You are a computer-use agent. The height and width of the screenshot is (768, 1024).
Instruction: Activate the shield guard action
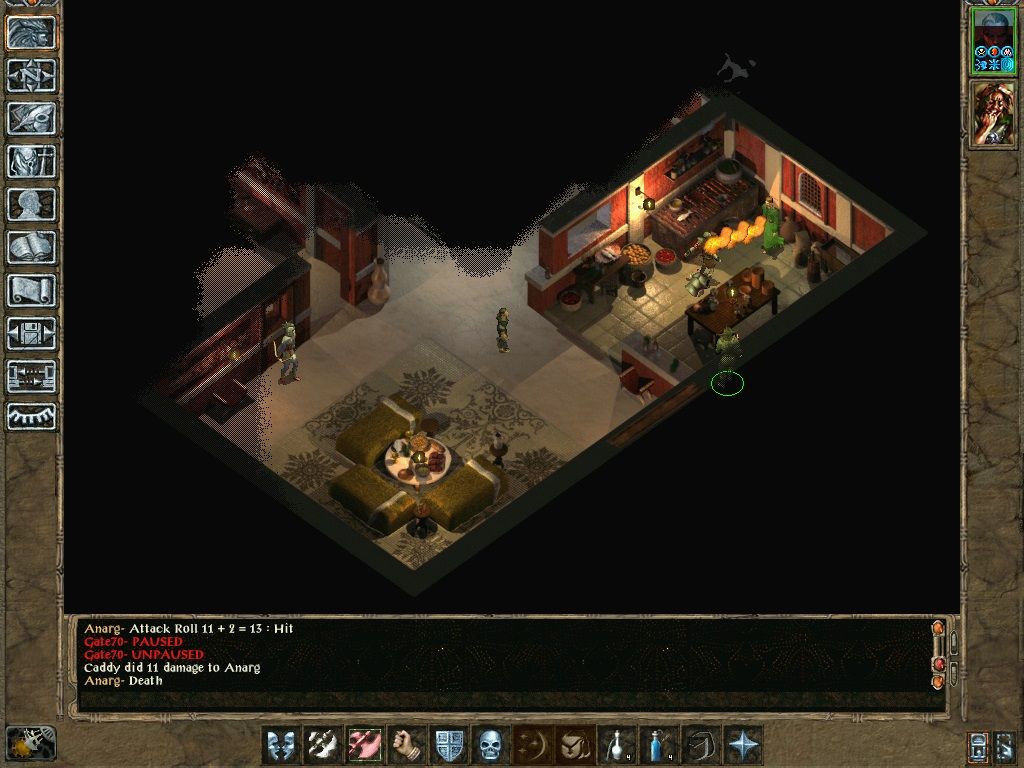coord(449,745)
